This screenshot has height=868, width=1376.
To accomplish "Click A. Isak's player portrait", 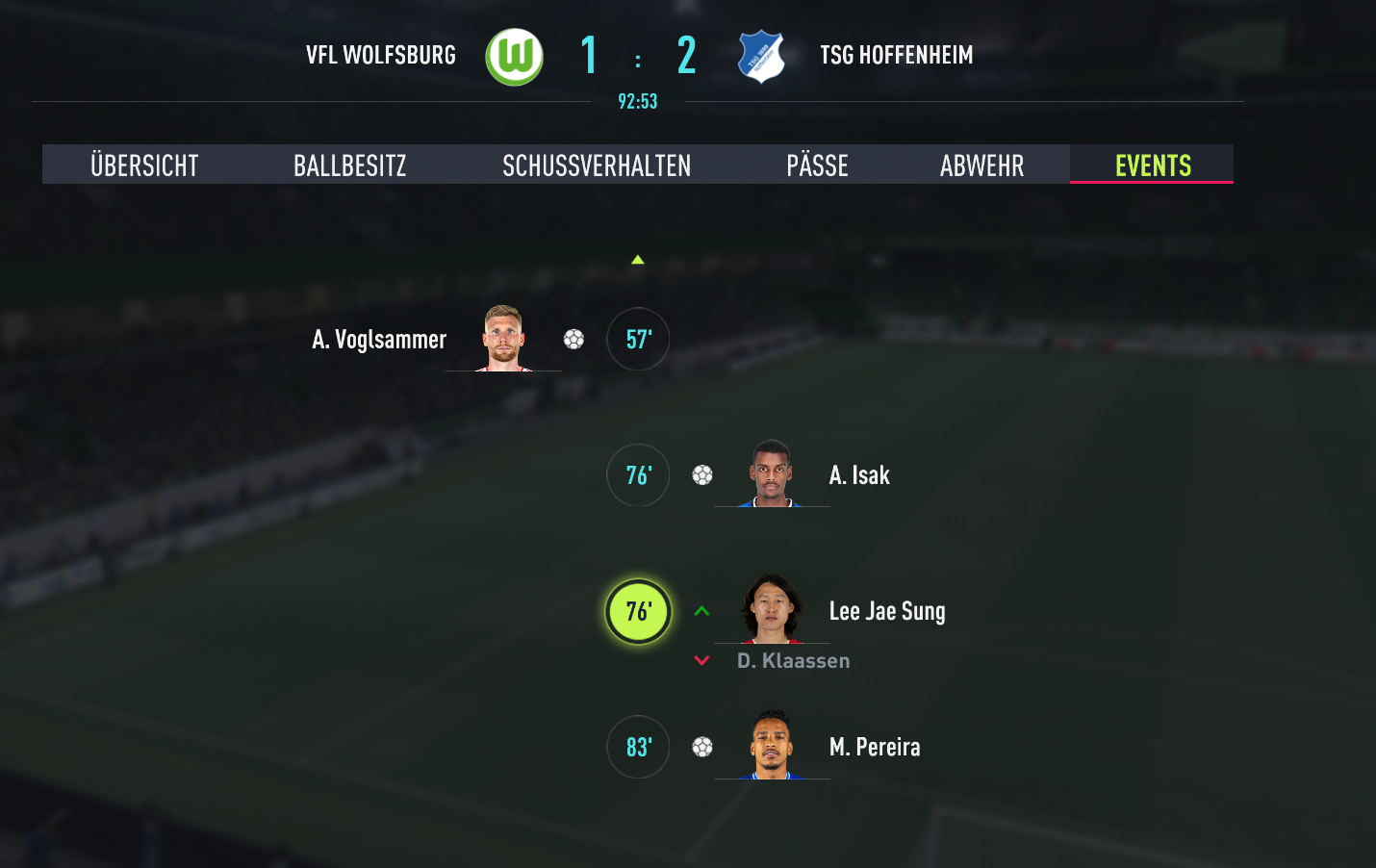I will tap(771, 473).
